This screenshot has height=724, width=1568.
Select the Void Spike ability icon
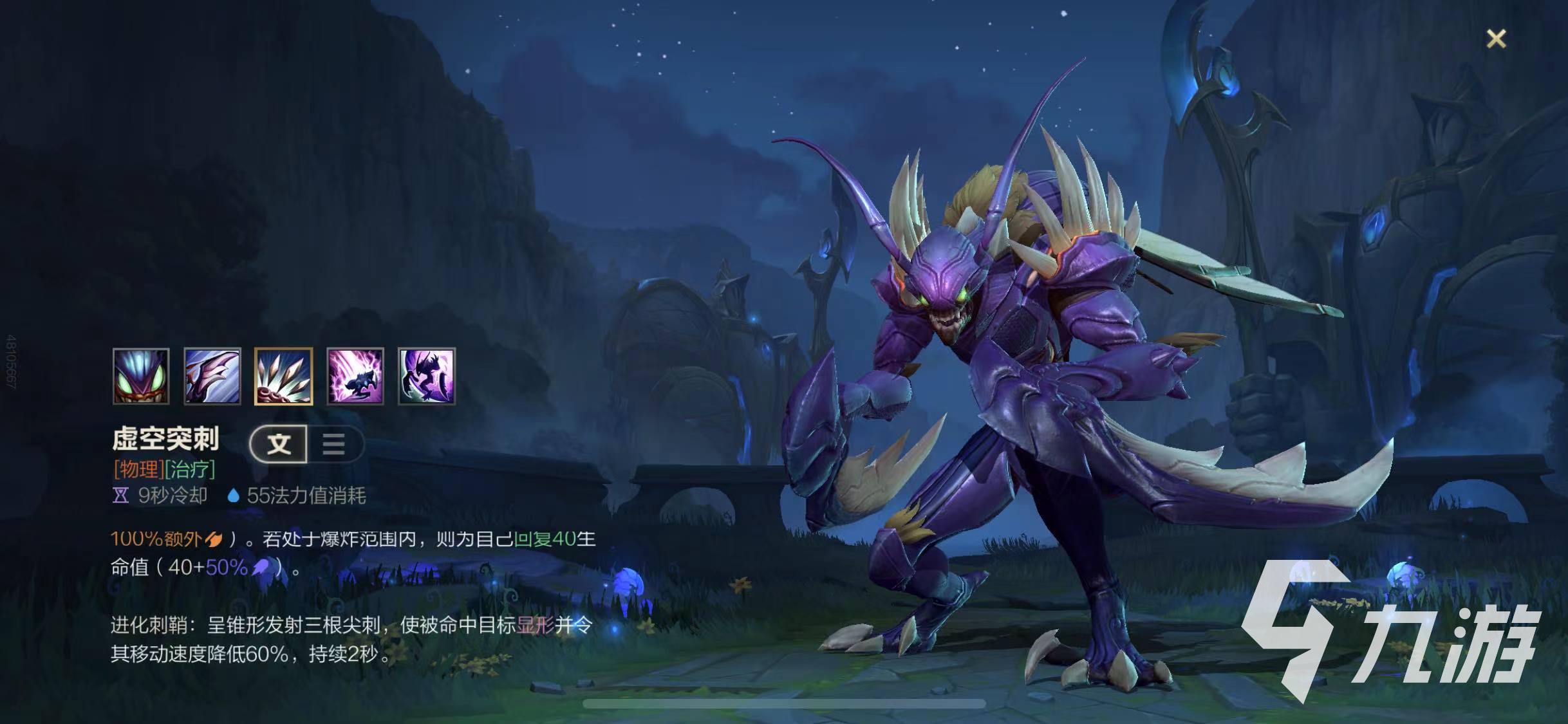coord(284,376)
